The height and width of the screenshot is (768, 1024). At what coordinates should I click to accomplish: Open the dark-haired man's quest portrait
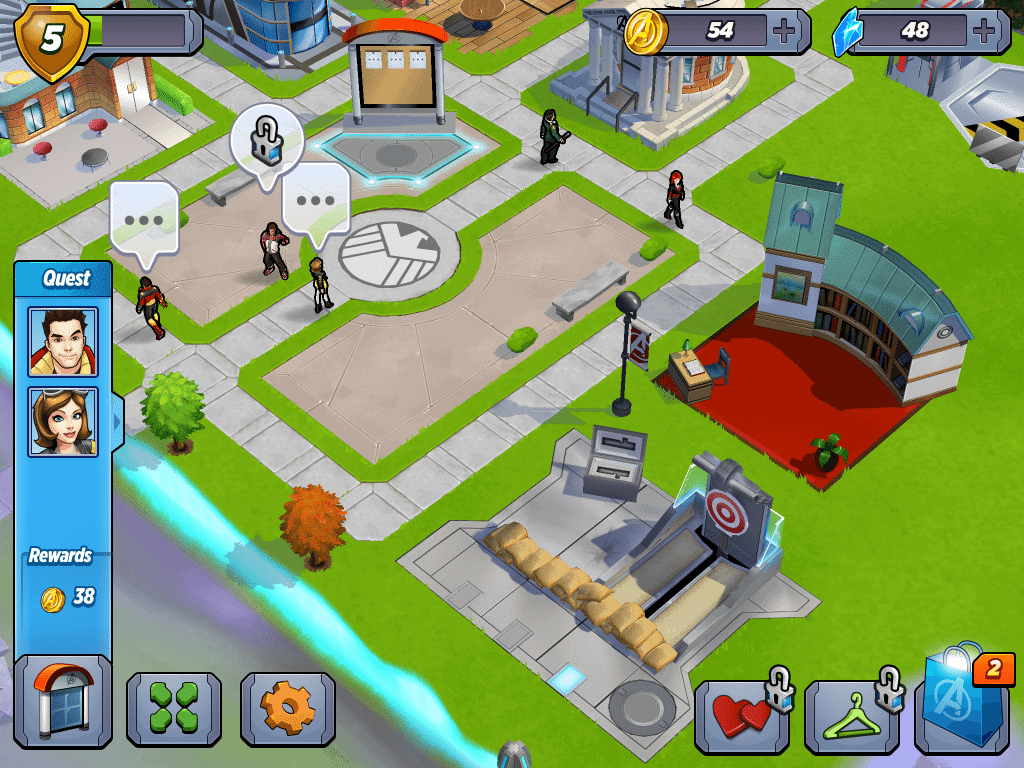pyautogui.click(x=63, y=342)
